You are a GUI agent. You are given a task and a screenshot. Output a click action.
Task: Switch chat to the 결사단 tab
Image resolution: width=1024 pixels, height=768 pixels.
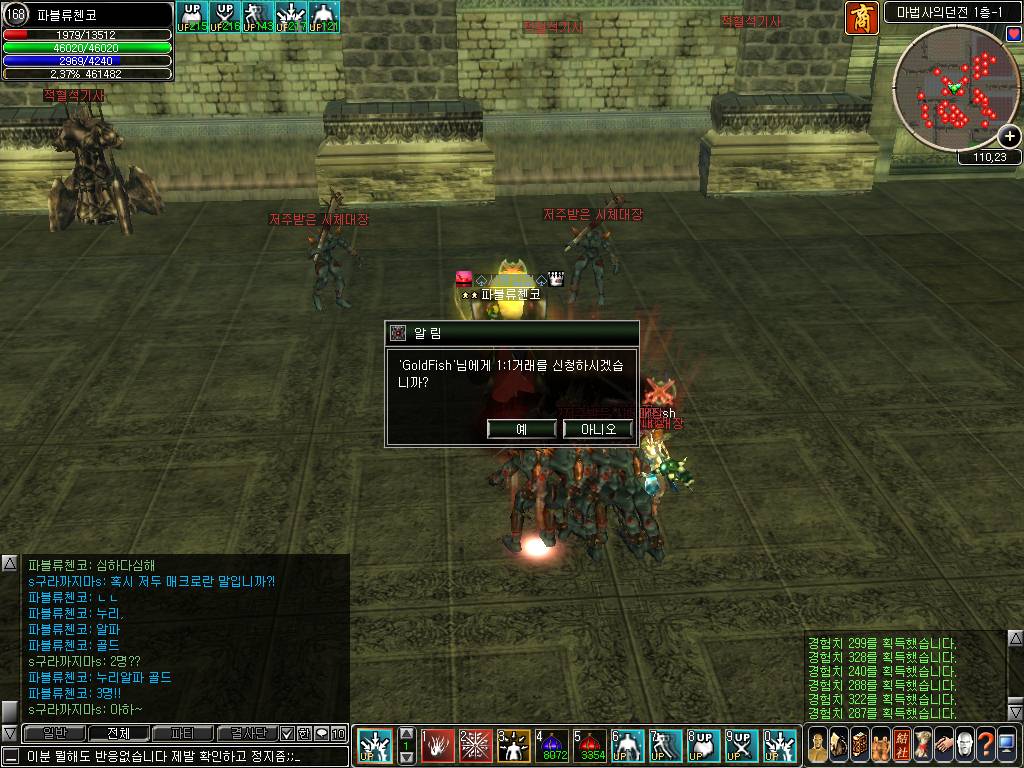(x=246, y=733)
